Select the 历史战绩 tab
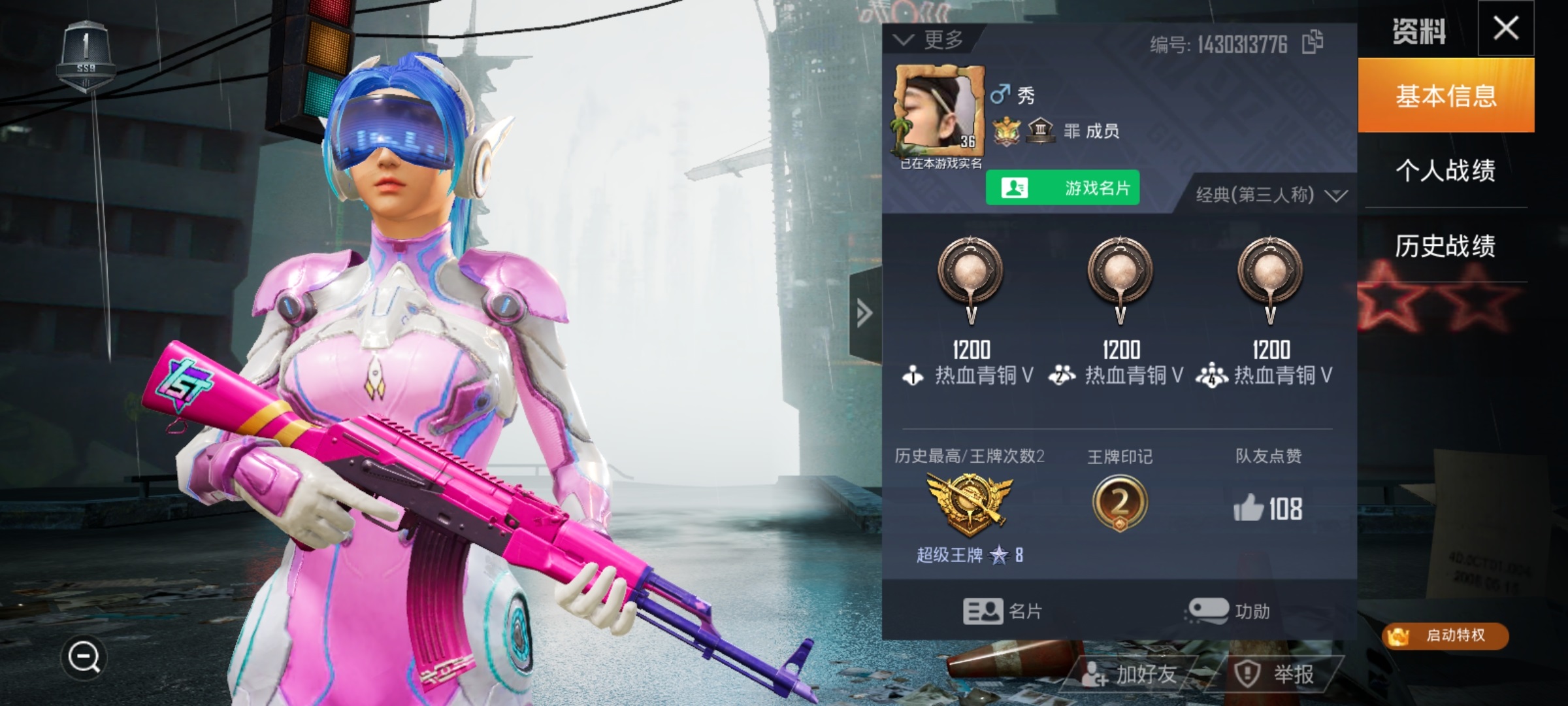The image size is (1568, 706). (x=1446, y=246)
